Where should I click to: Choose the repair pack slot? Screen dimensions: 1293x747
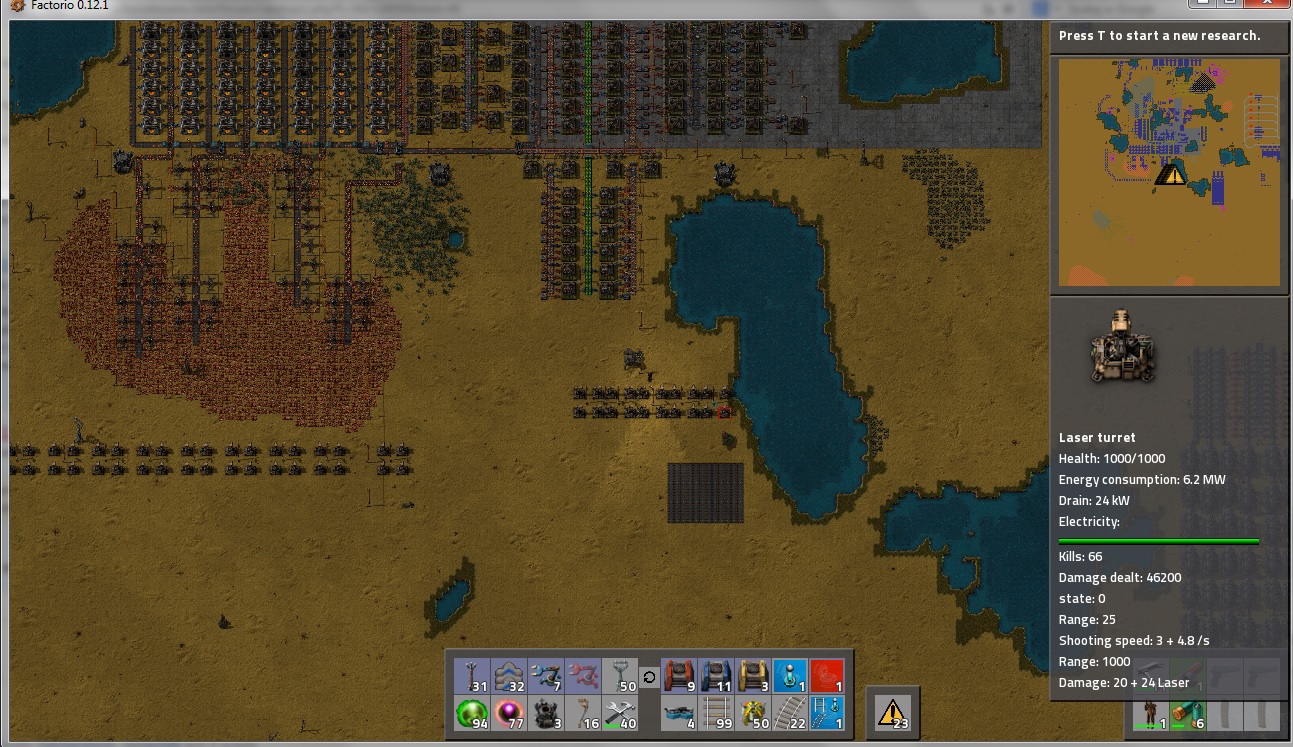pyautogui.click(x=621, y=714)
